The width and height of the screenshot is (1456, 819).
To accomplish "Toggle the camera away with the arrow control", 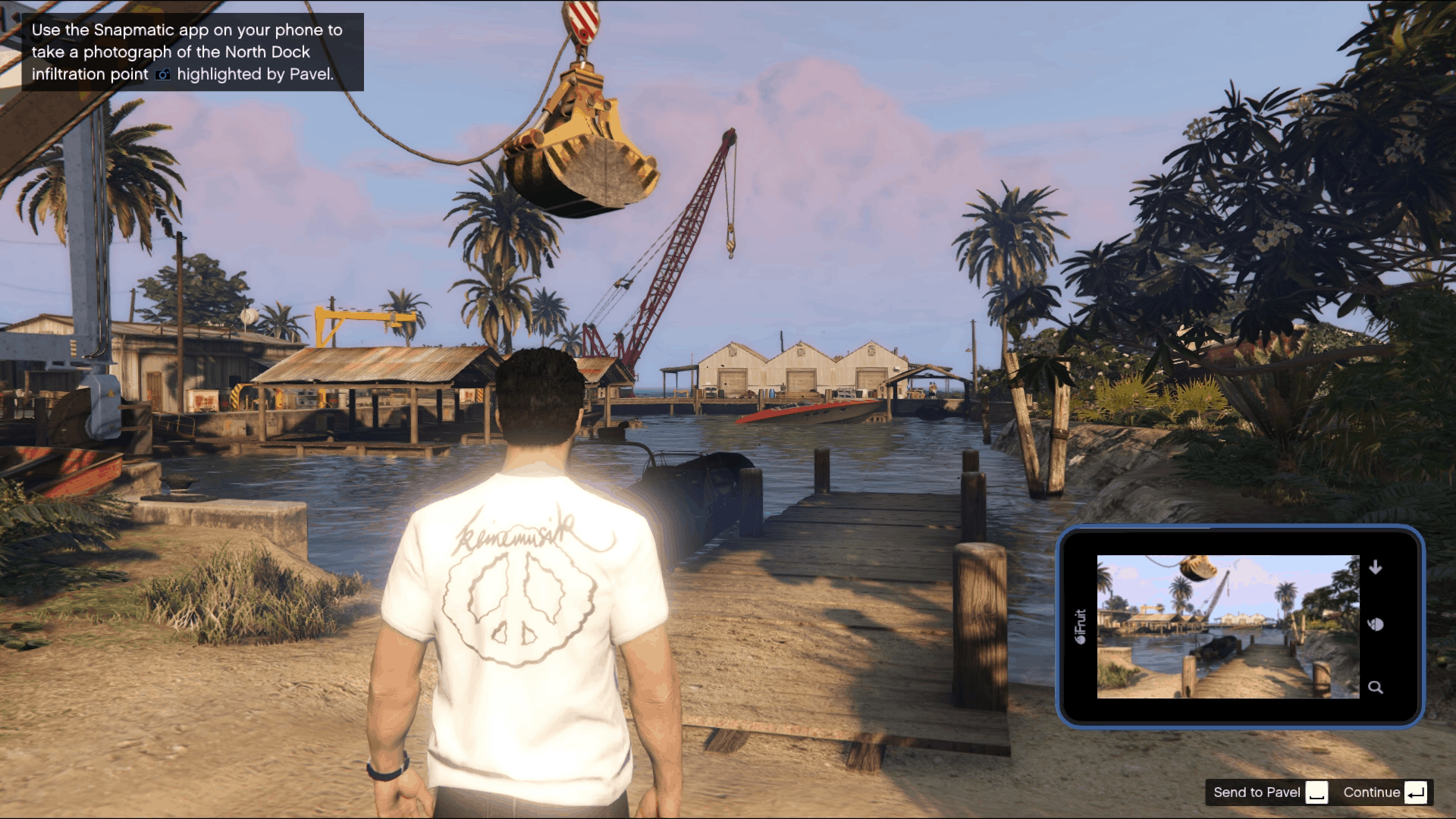I will pyautogui.click(x=1376, y=566).
